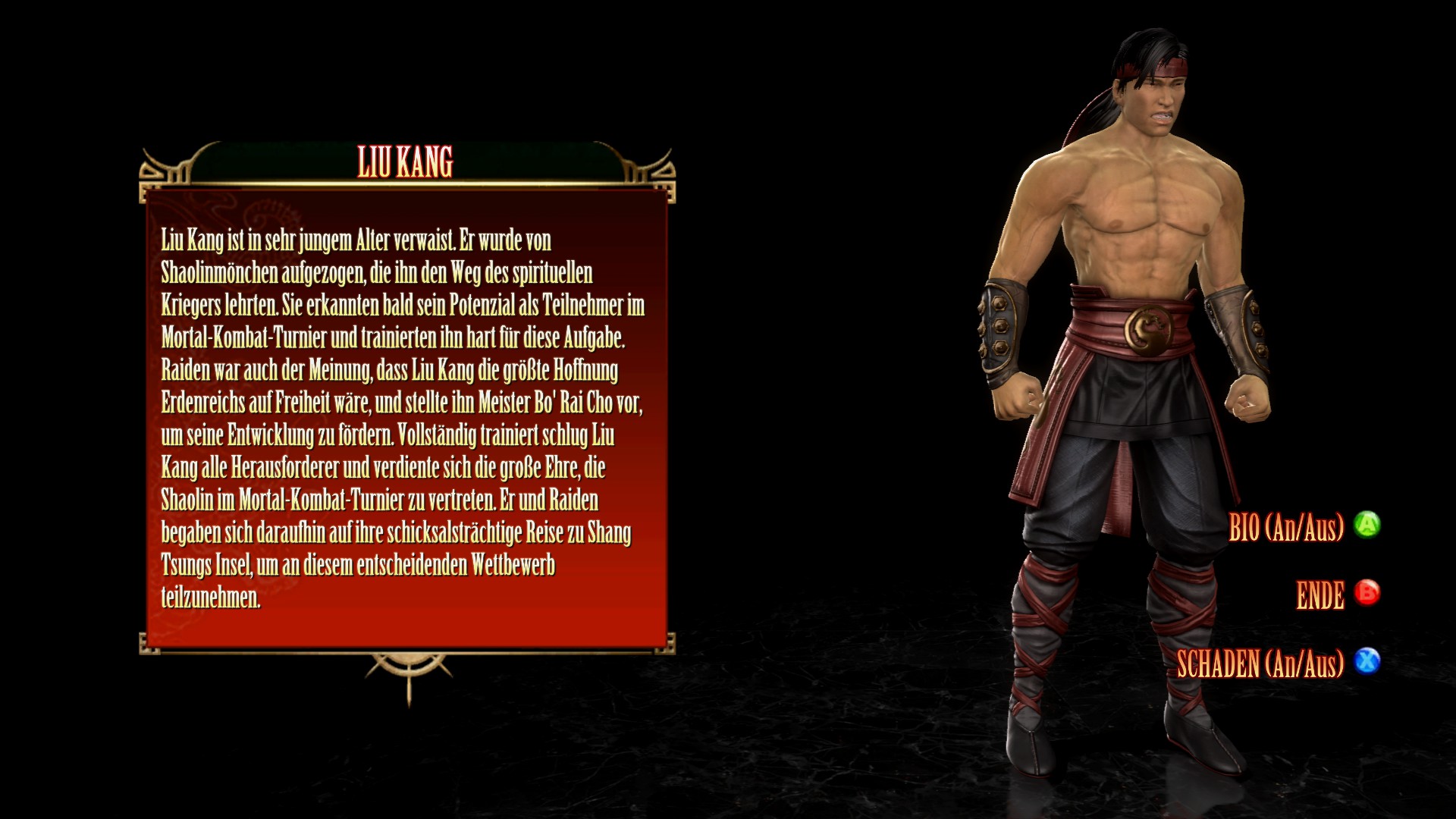Choose the ENDE label to exit
This screenshot has width=1456, height=819.
[1319, 596]
